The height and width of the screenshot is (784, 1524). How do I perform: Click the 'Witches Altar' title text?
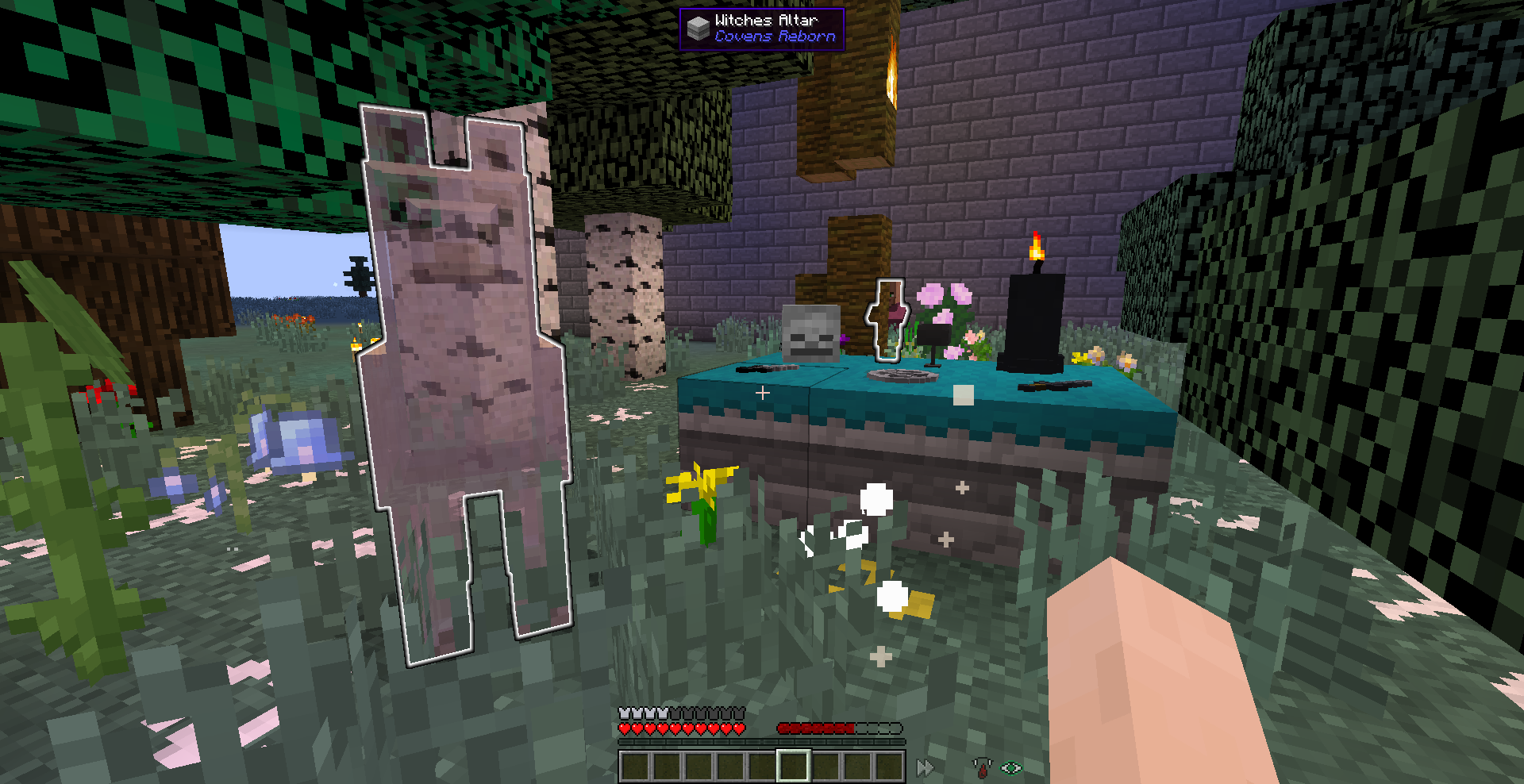coord(766,18)
